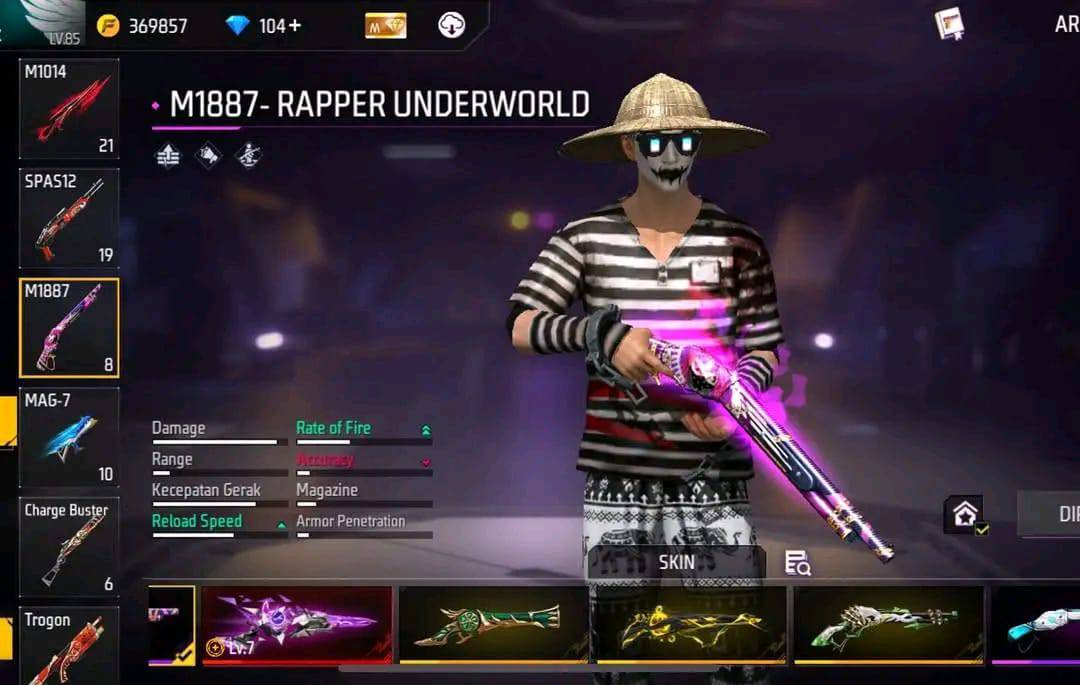Viewport: 1080px width, 685px height.
Task: Select the green and gold shotgun skin
Action: coord(492,624)
